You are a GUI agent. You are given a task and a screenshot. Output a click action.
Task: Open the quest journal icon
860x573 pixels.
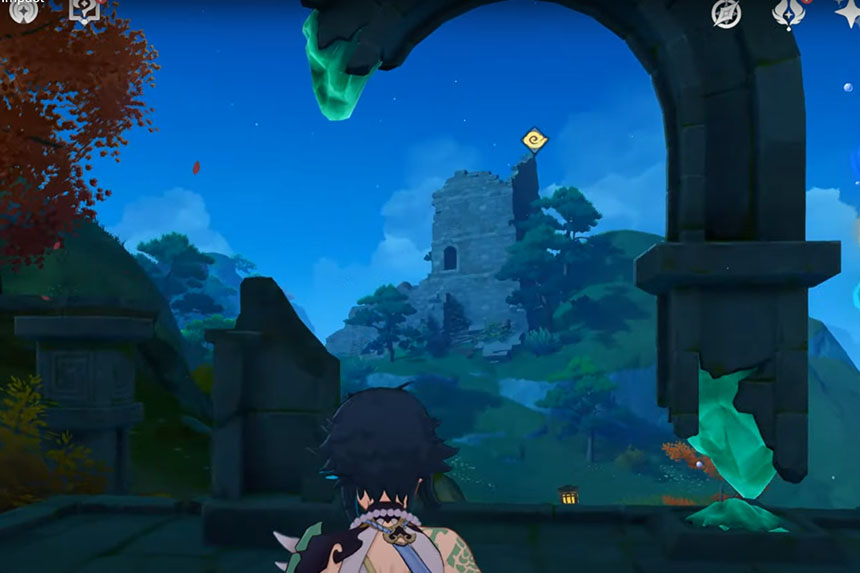(84, 10)
